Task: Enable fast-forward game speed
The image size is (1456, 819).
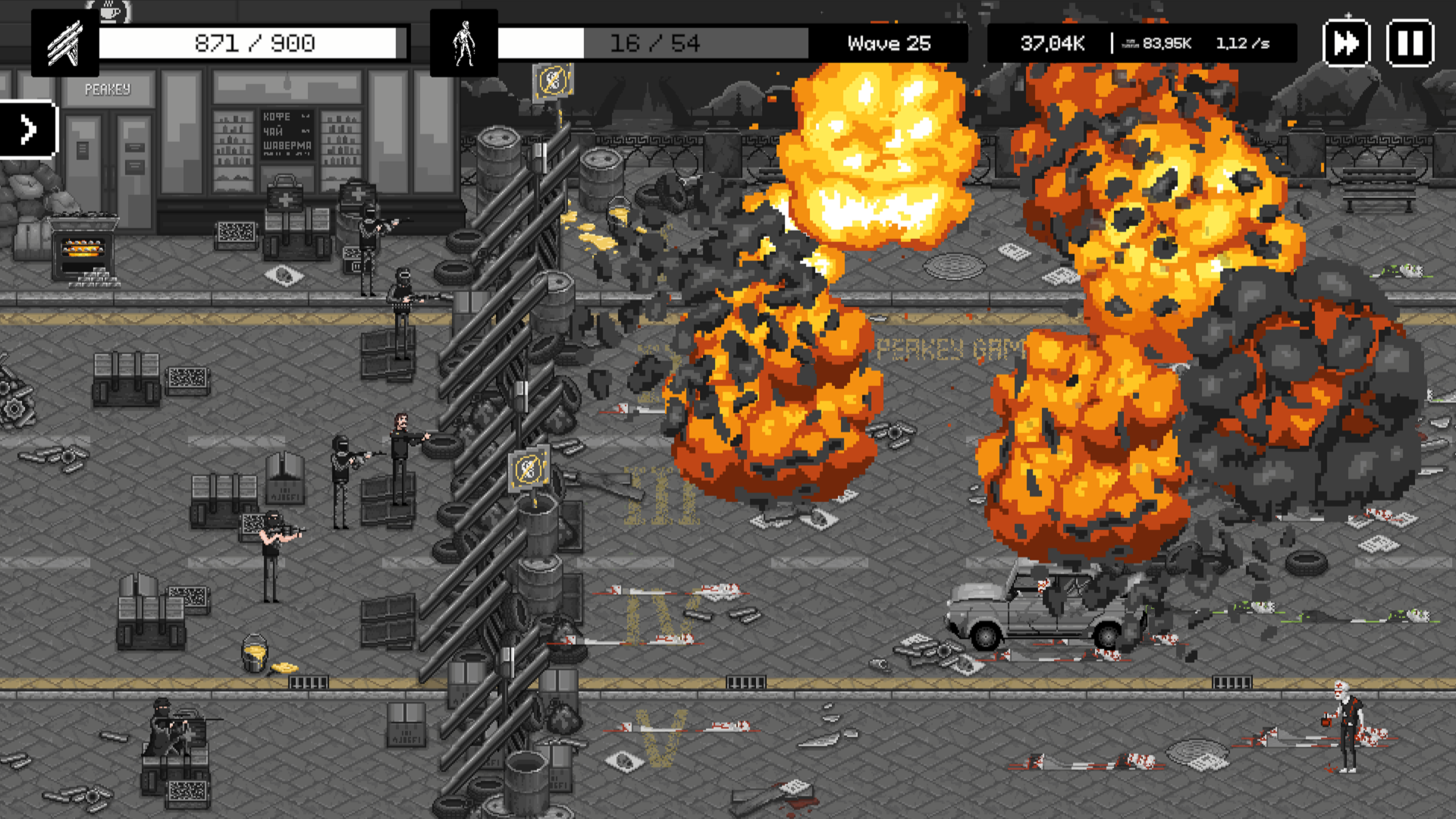Action: coord(1347,43)
